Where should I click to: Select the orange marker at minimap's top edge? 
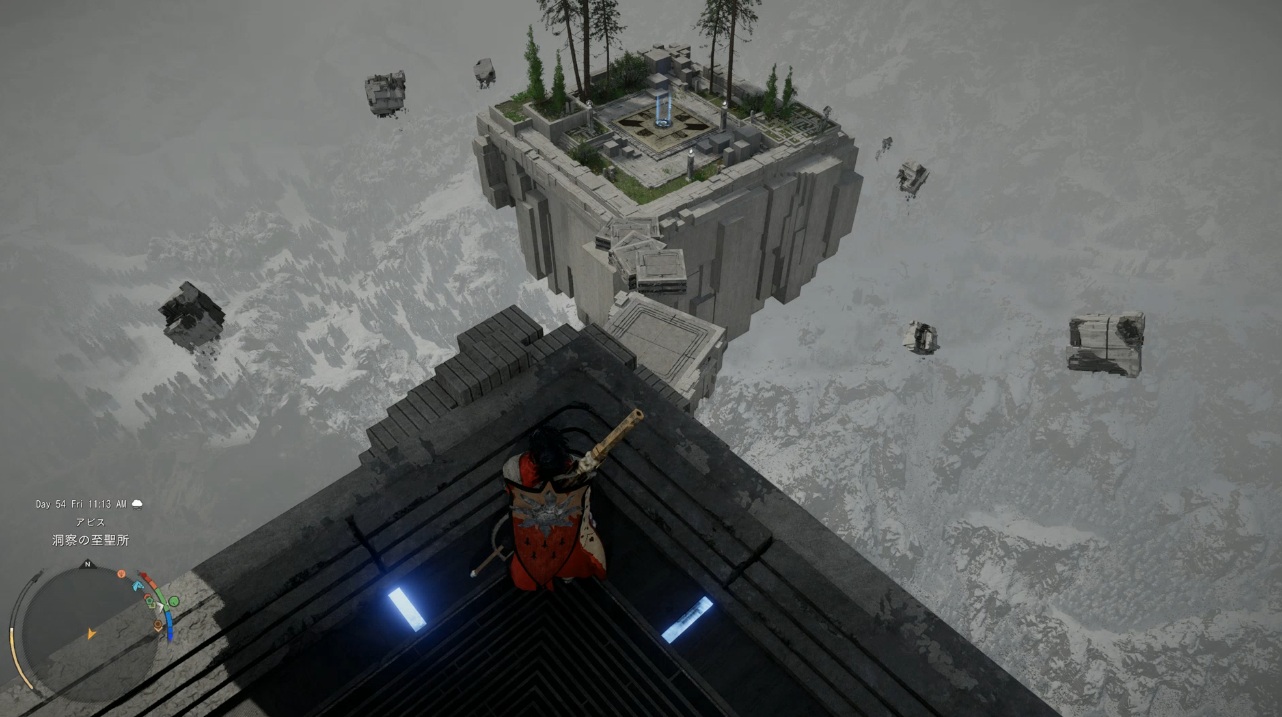121,574
